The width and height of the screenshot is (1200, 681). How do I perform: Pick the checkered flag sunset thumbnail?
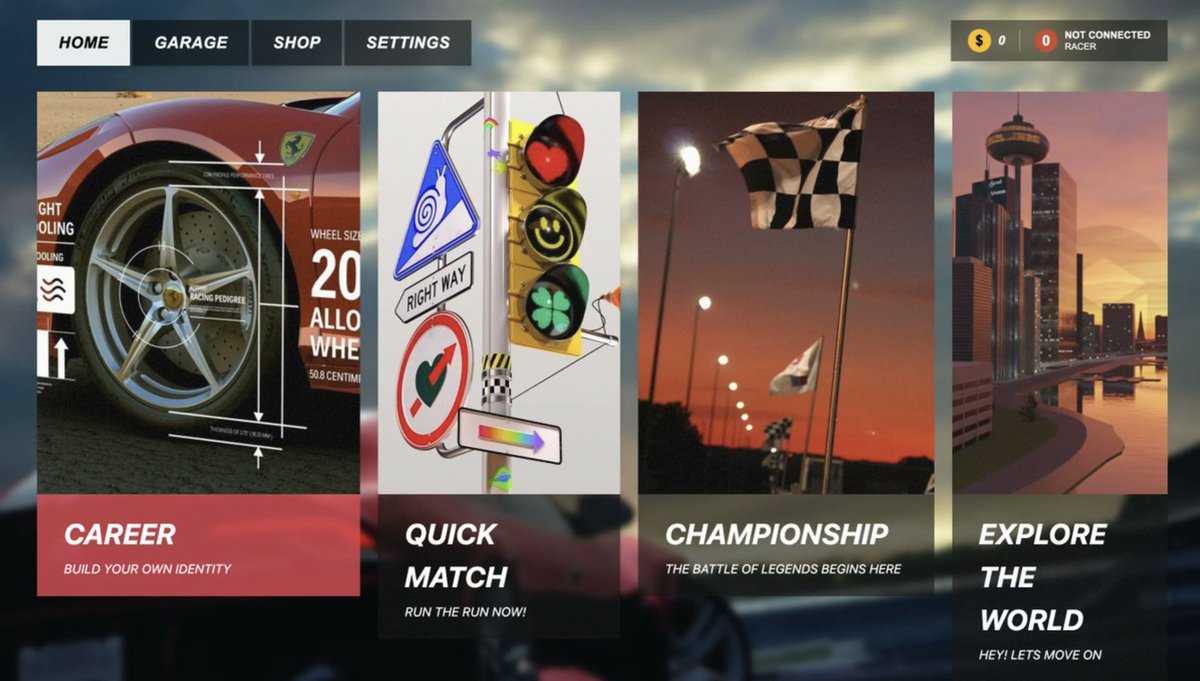[785, 293]
